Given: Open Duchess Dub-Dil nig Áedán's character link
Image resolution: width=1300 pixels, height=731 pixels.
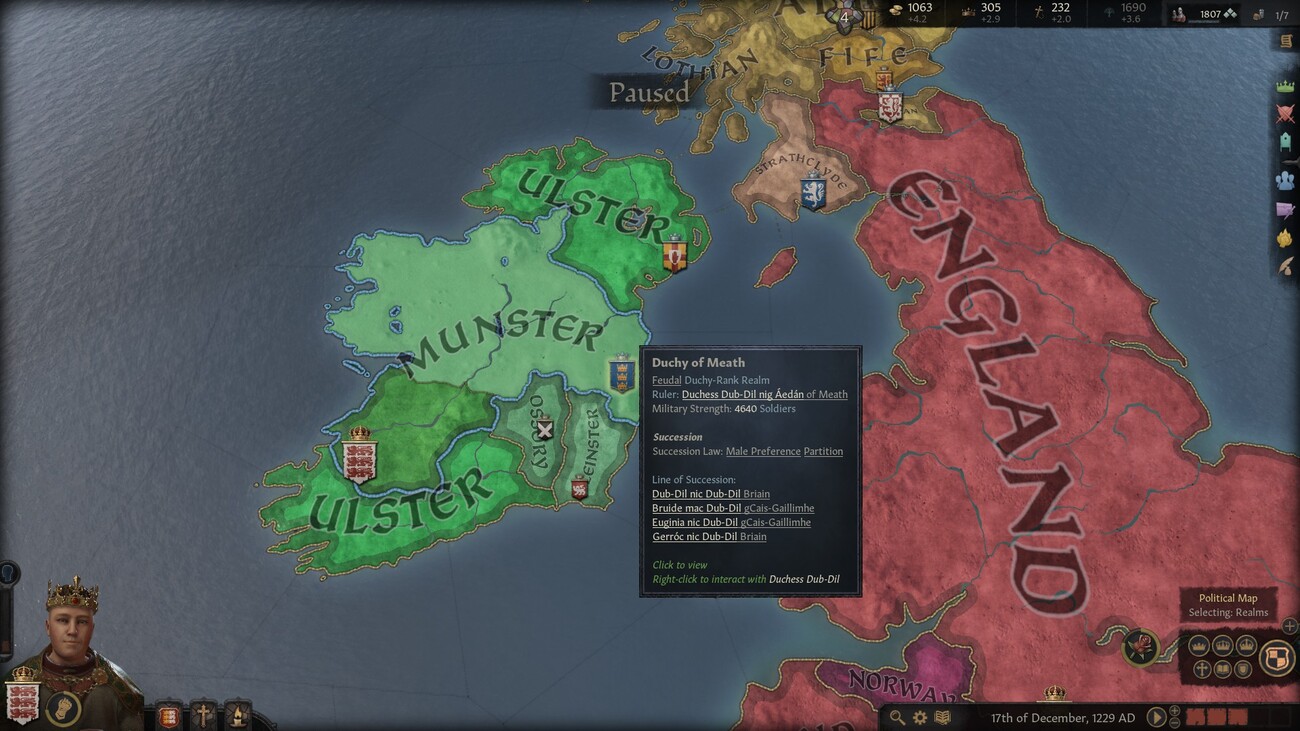Looking at the screenshot, I should (743, 394).
